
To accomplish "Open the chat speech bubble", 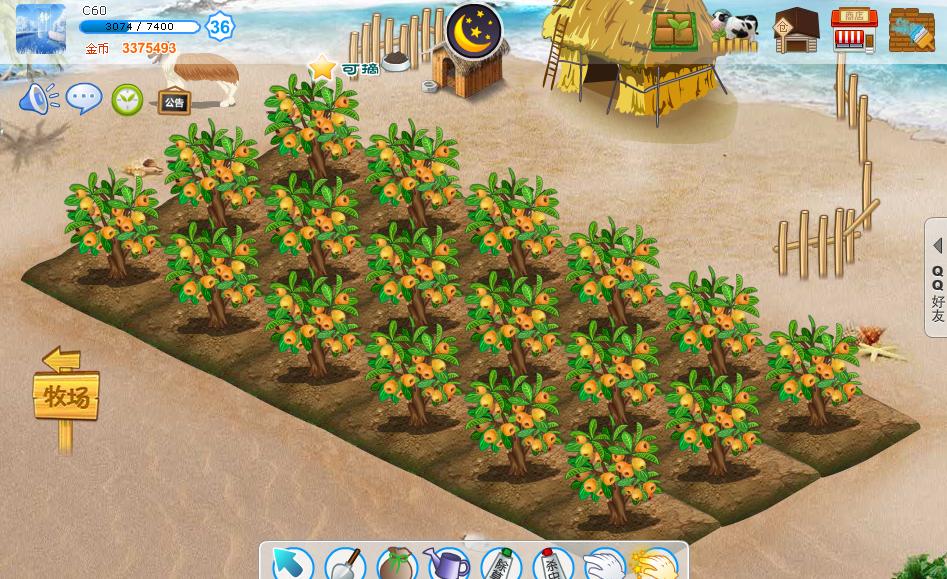I will (84, 98).
